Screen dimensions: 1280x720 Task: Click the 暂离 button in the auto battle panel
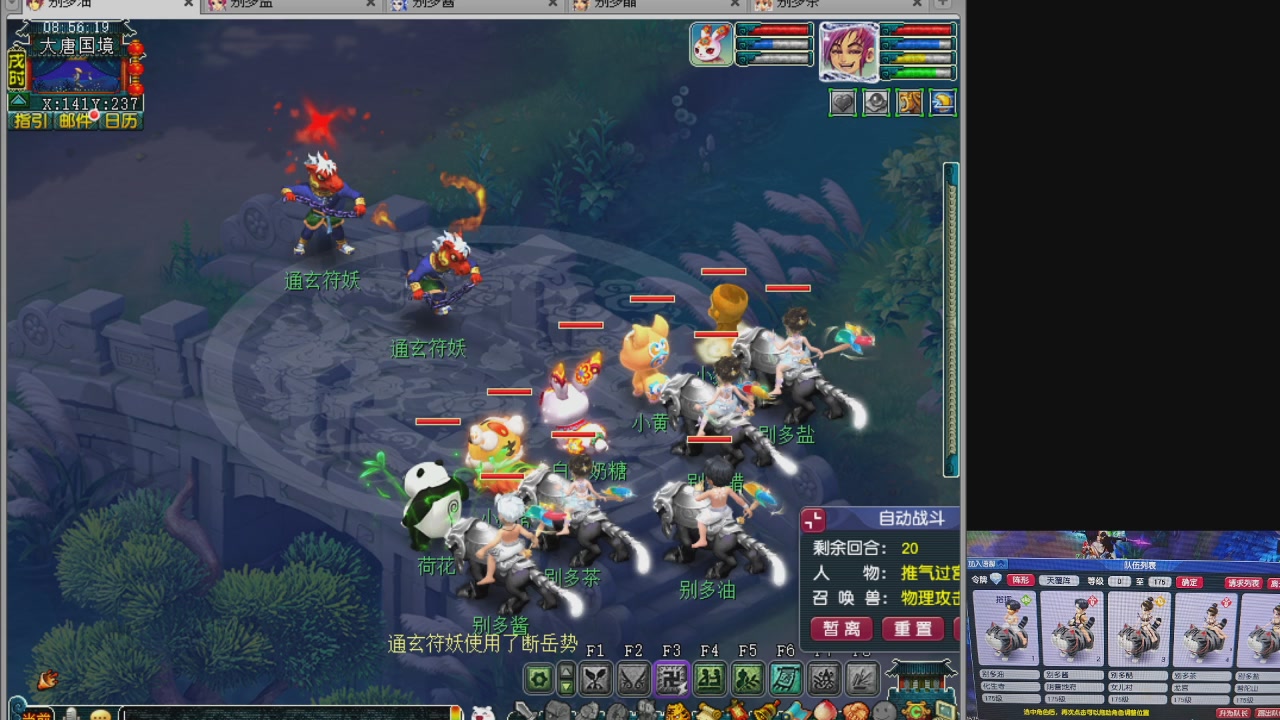click(841, 629)
